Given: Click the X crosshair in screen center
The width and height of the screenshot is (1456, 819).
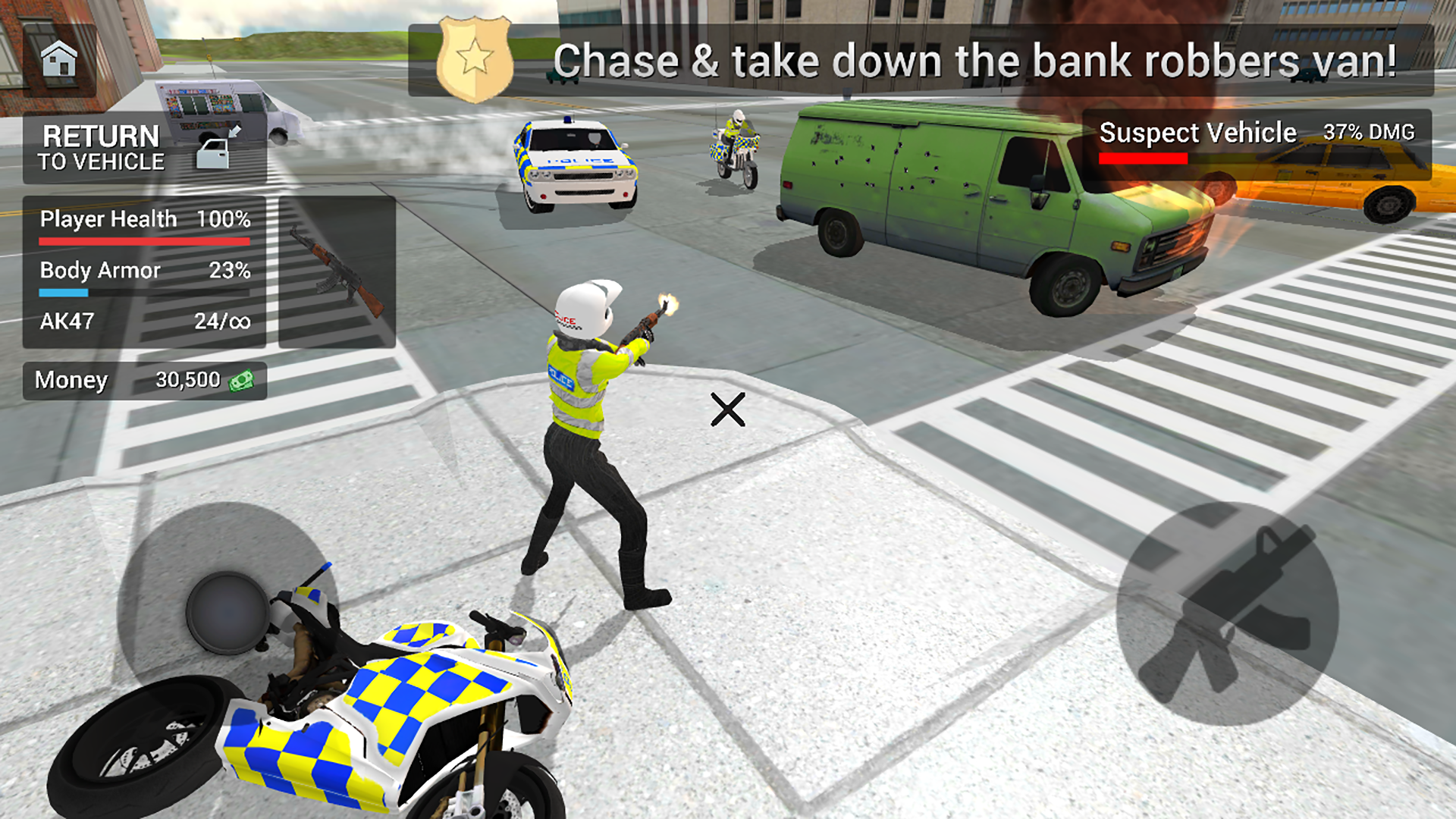Looking at the screenshot, I should click(x=729, y=410).
